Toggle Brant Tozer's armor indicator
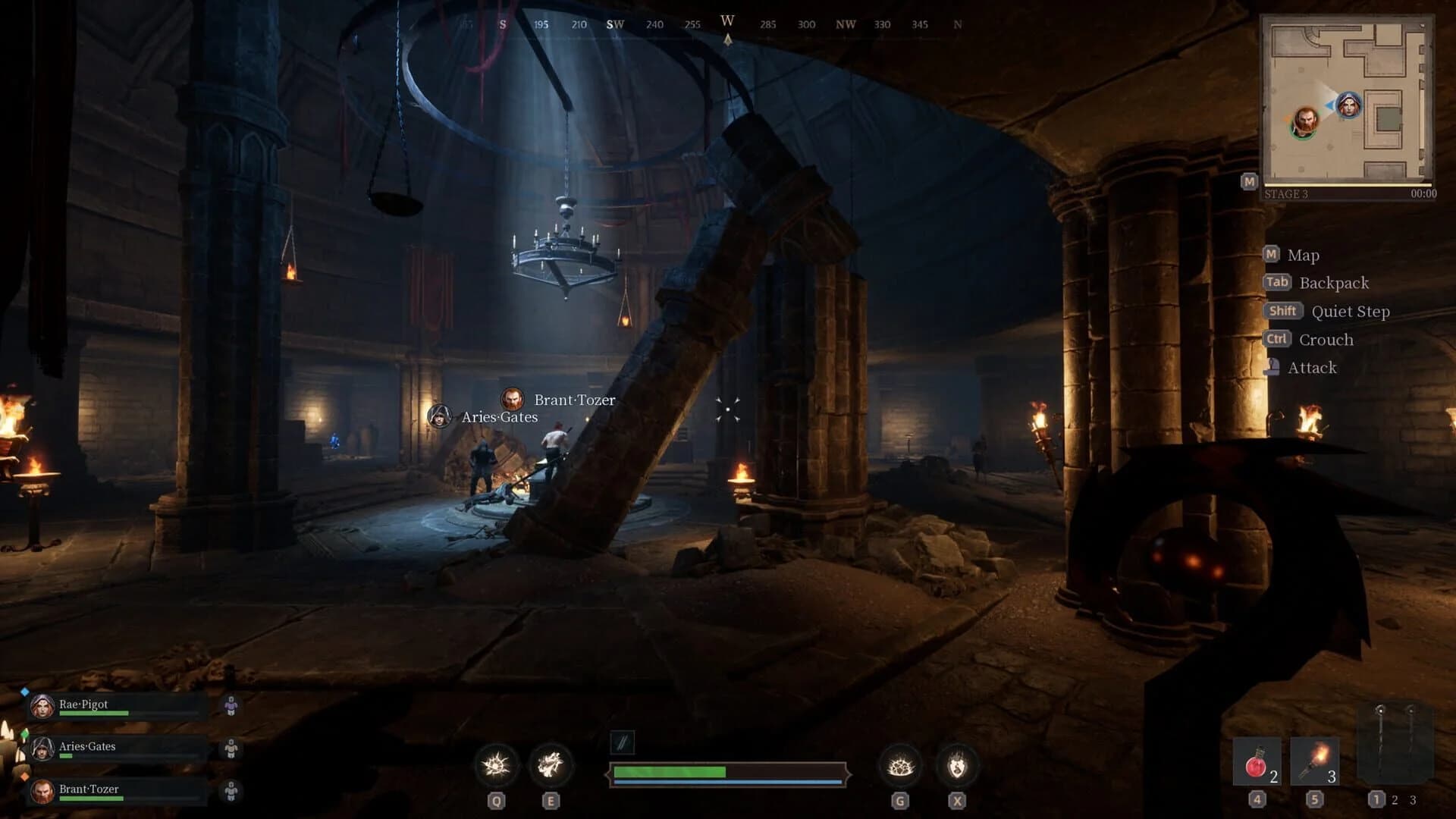Screen dimensions: 1456x819 click(231, 789)
